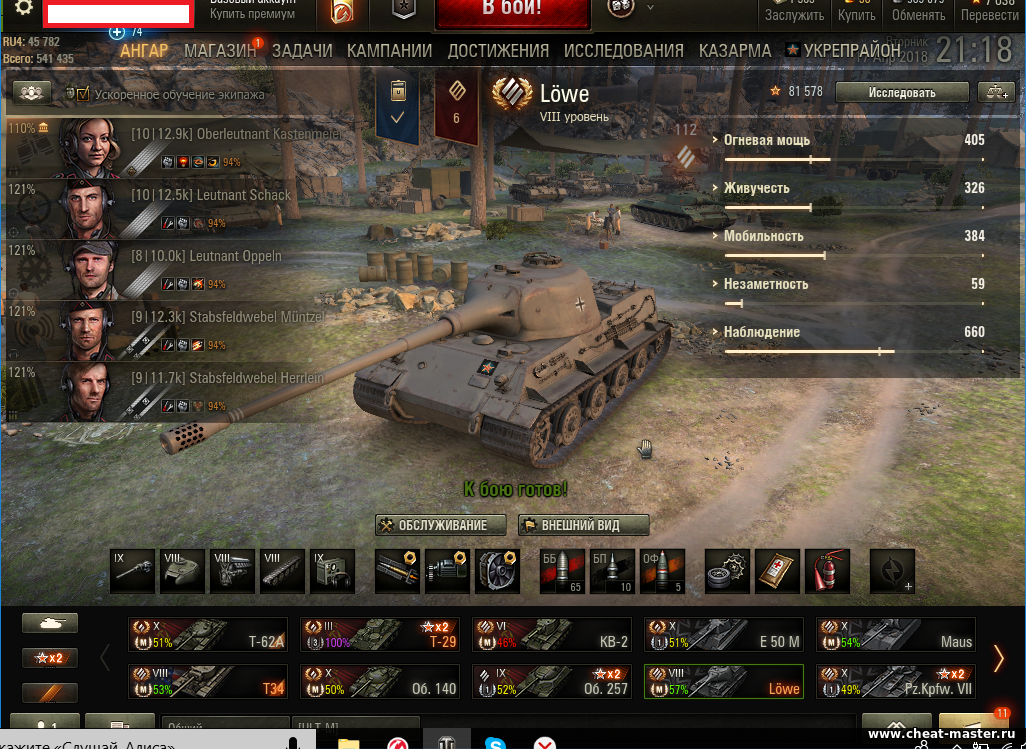
Task: Go to the КАМПАНИИ tab
Action: 389,51
